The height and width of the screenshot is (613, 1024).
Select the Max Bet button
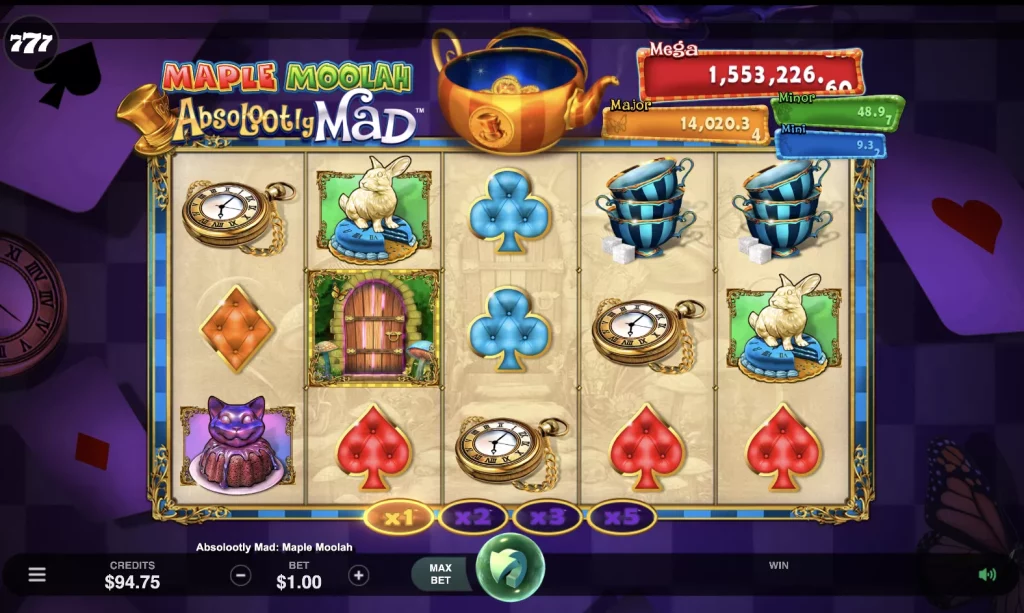440,574
